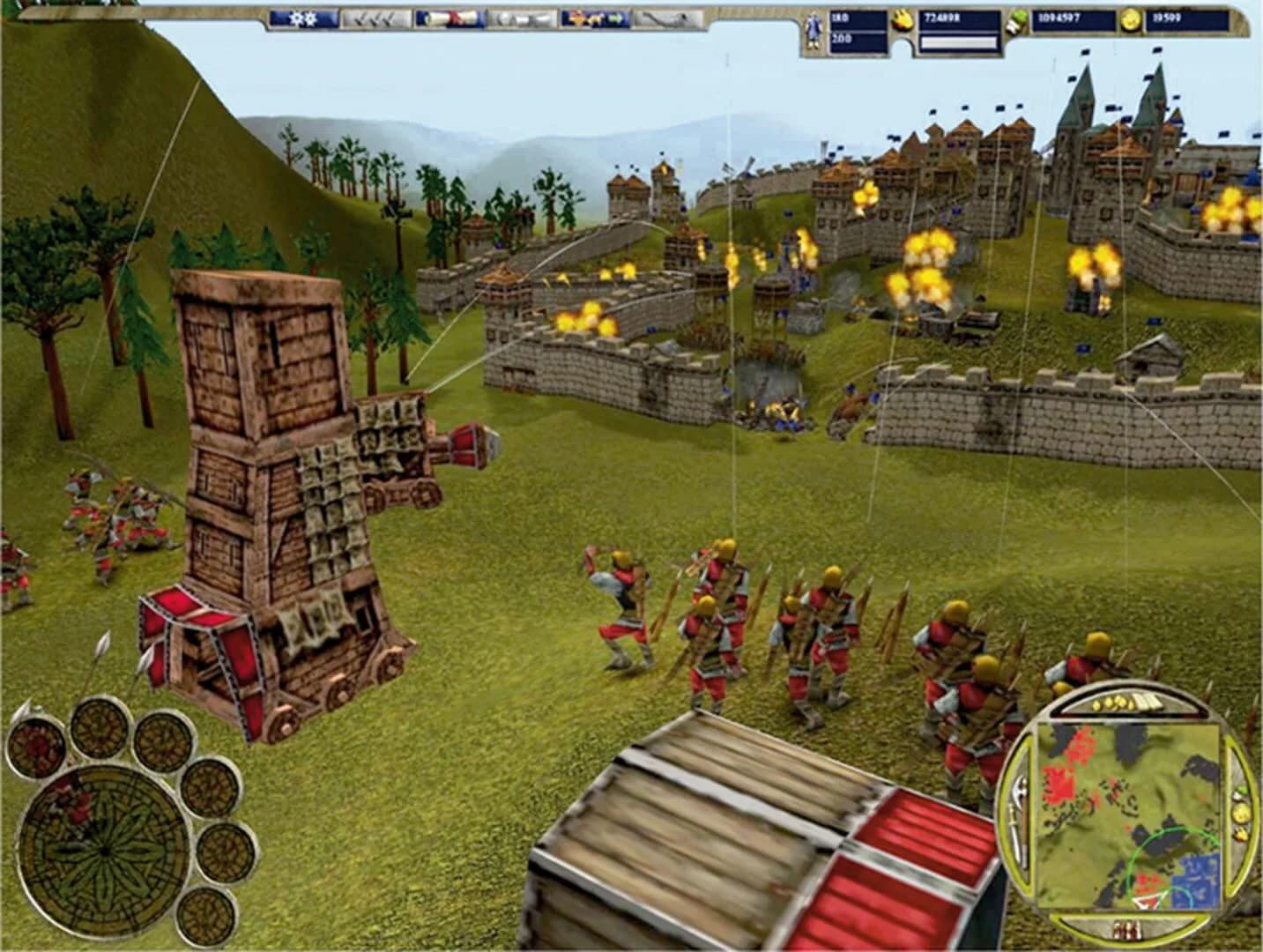
Task: Click the gold coin icon beside the treasury count
Action: pos(1131,19)
